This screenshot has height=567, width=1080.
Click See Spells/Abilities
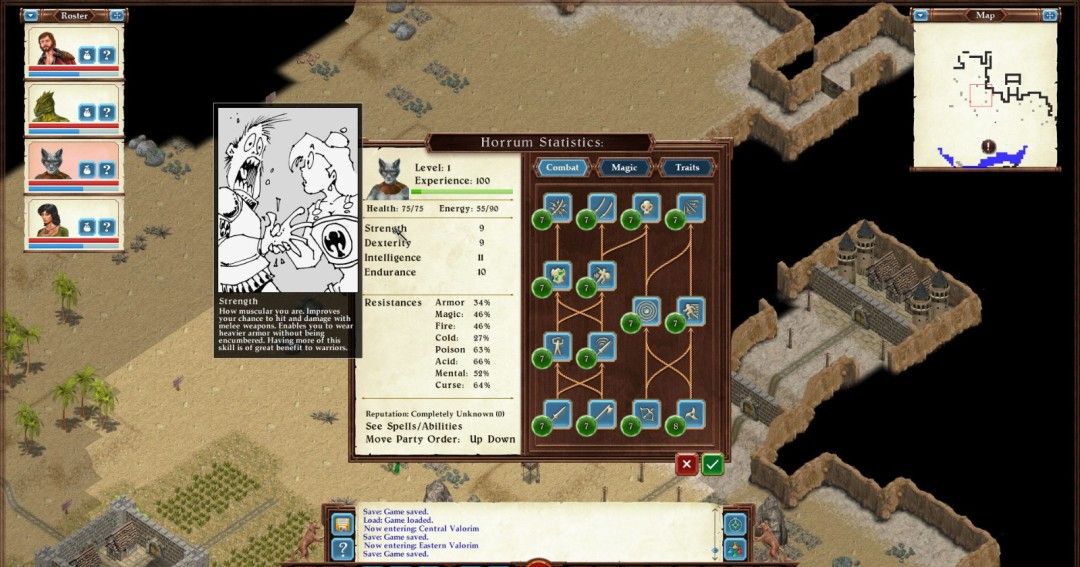414,426
